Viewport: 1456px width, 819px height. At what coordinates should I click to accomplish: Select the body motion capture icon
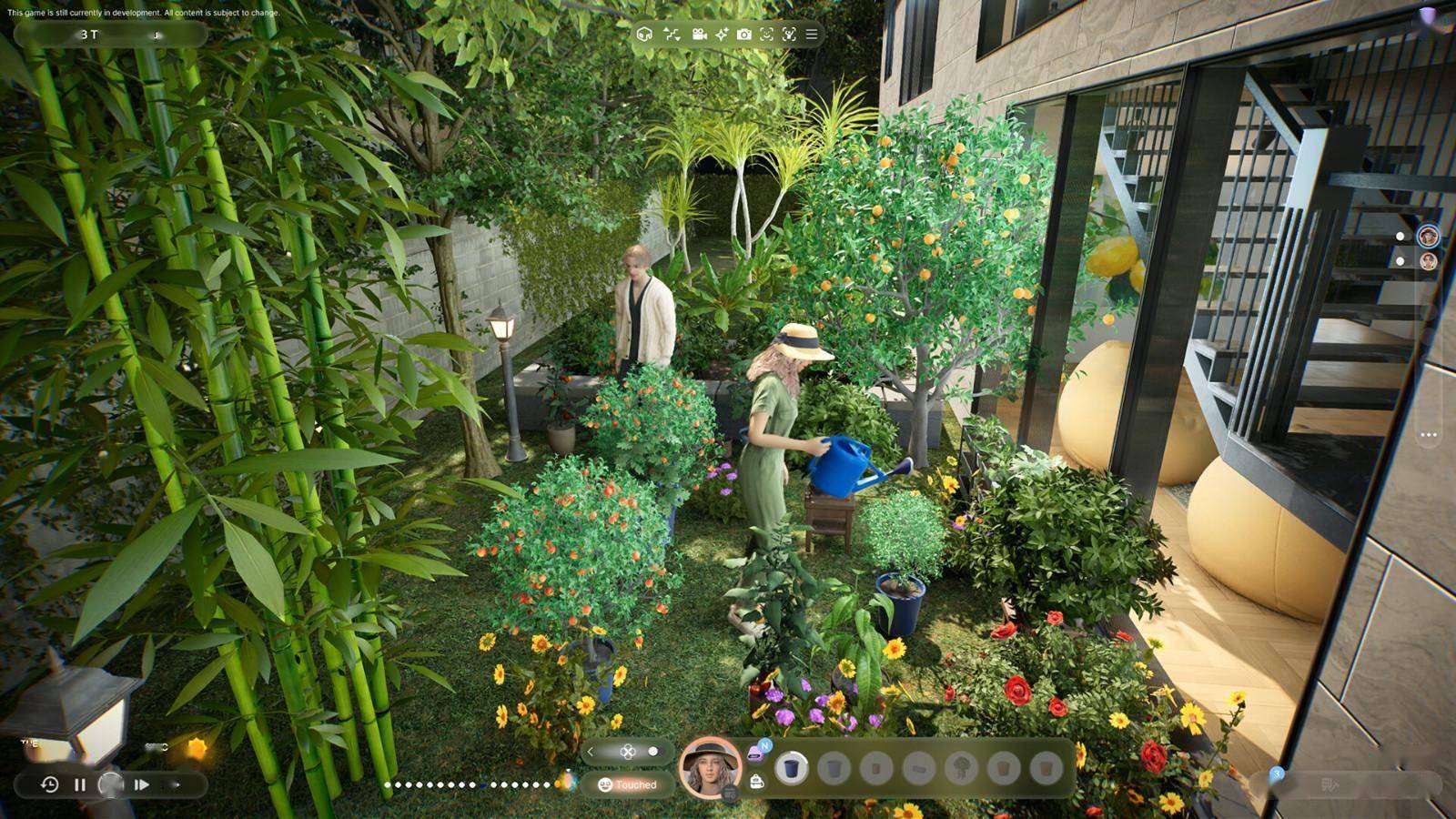(789, 35)
